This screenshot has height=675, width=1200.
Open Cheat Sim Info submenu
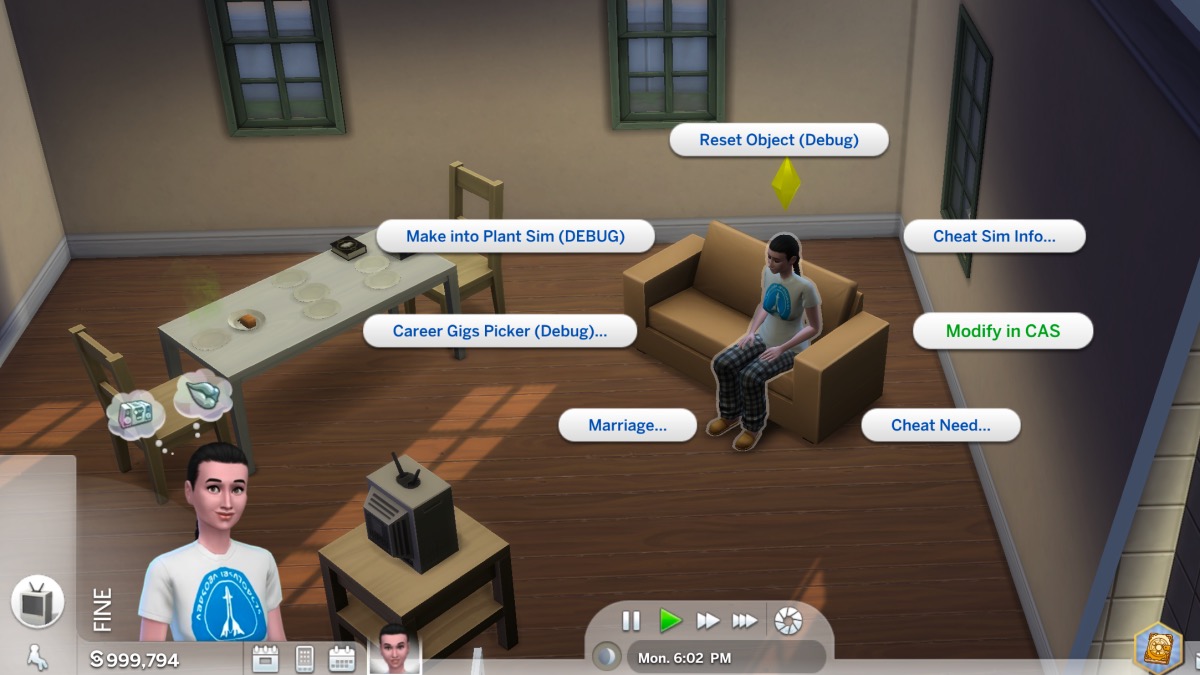[x=994, y=237]
